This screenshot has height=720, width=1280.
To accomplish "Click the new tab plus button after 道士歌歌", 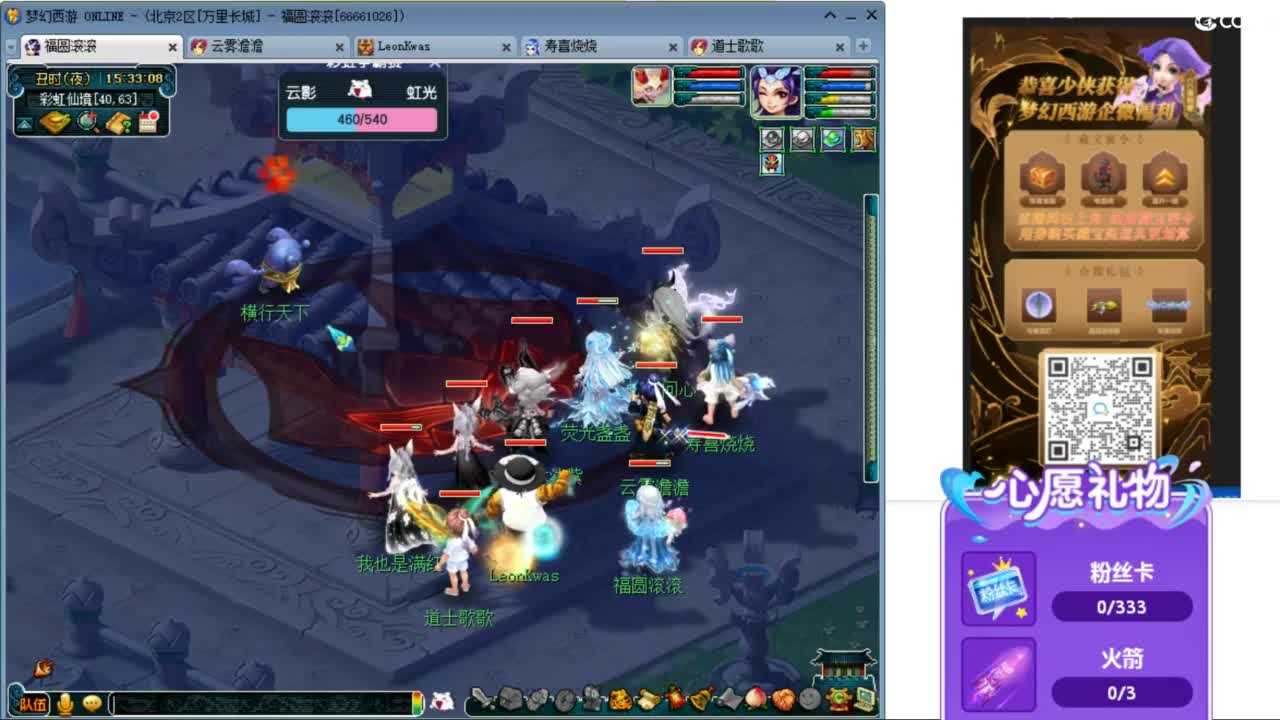I will (860, 46).
